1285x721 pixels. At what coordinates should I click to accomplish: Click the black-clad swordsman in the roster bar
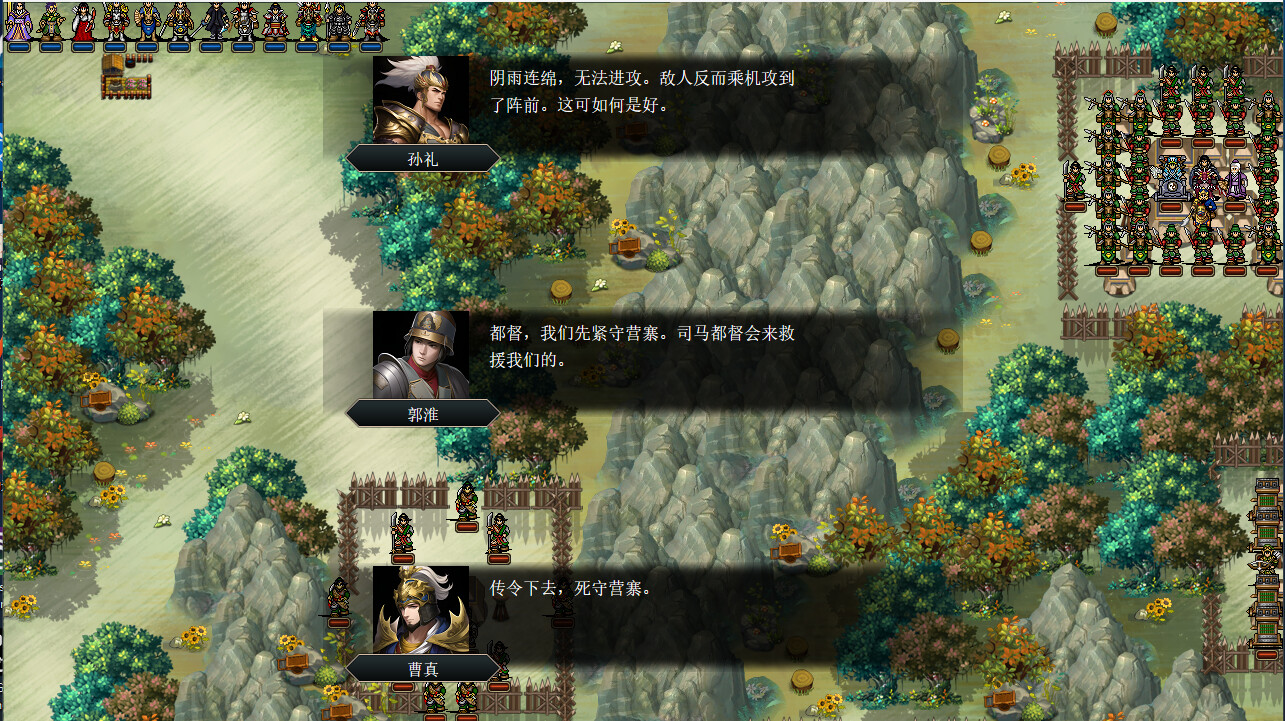[x=215, y=20]
